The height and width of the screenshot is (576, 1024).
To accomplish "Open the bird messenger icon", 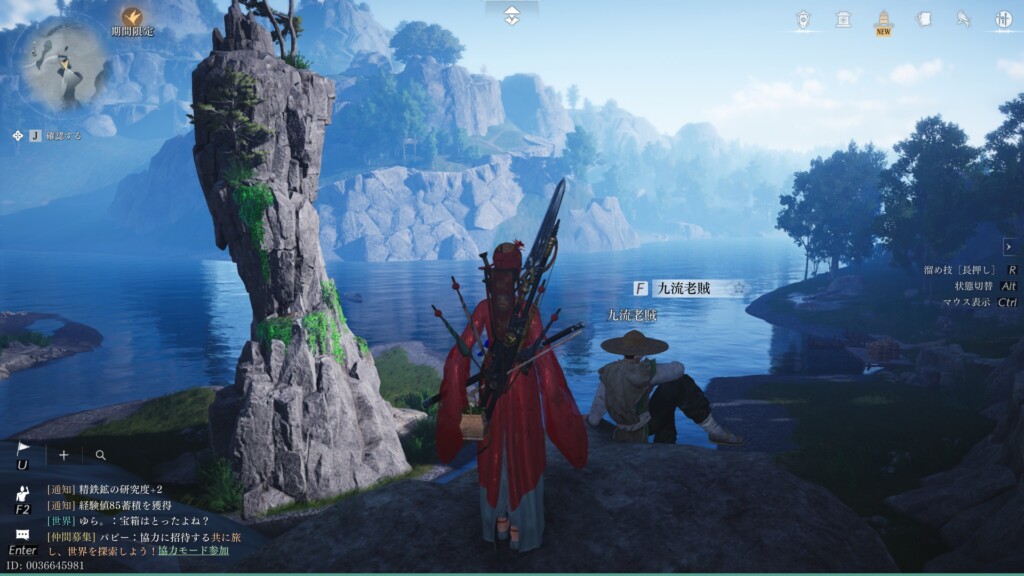I will point(963,19).
